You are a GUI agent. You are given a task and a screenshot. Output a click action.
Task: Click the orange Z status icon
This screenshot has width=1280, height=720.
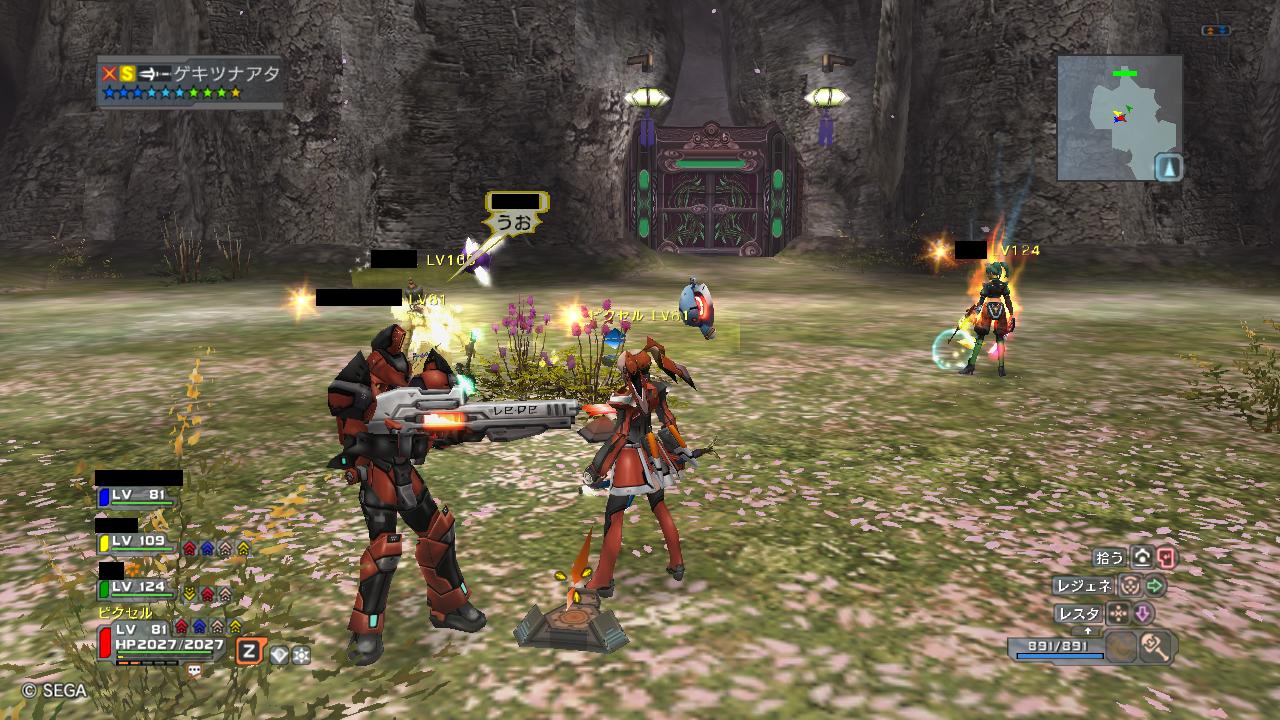click(249, 652)
